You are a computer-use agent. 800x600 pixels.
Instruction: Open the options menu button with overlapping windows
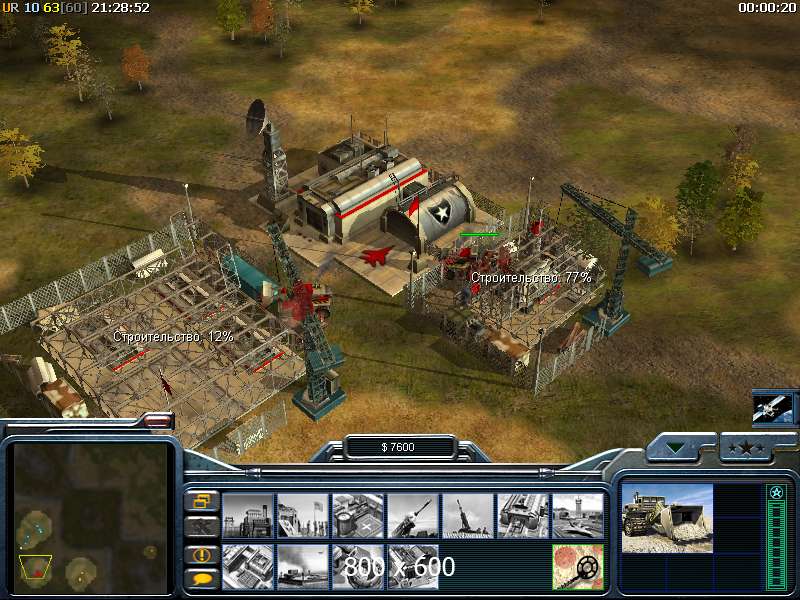click(201, 501)
